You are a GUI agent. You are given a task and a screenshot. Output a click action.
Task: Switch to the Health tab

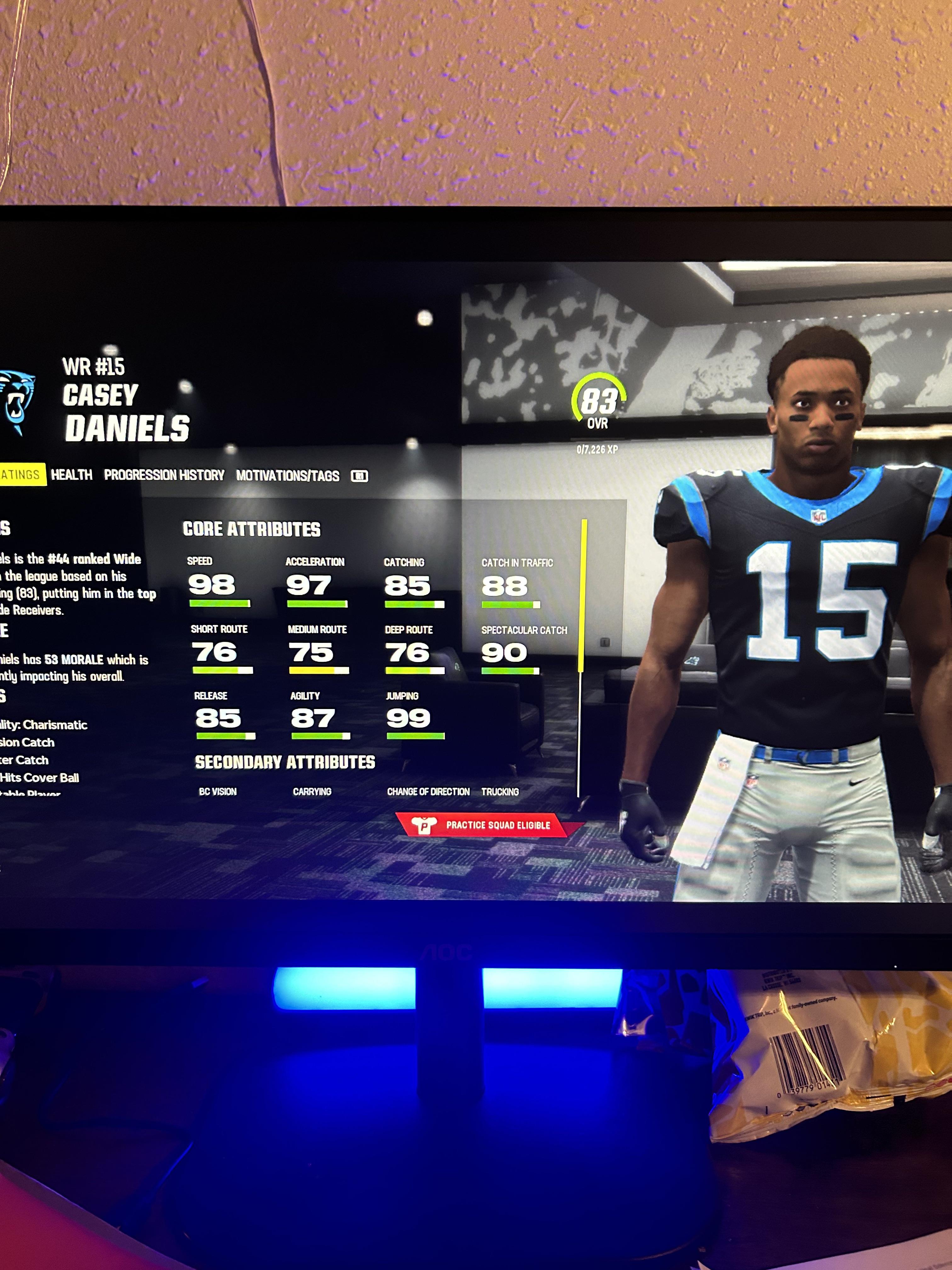point(72,475)
